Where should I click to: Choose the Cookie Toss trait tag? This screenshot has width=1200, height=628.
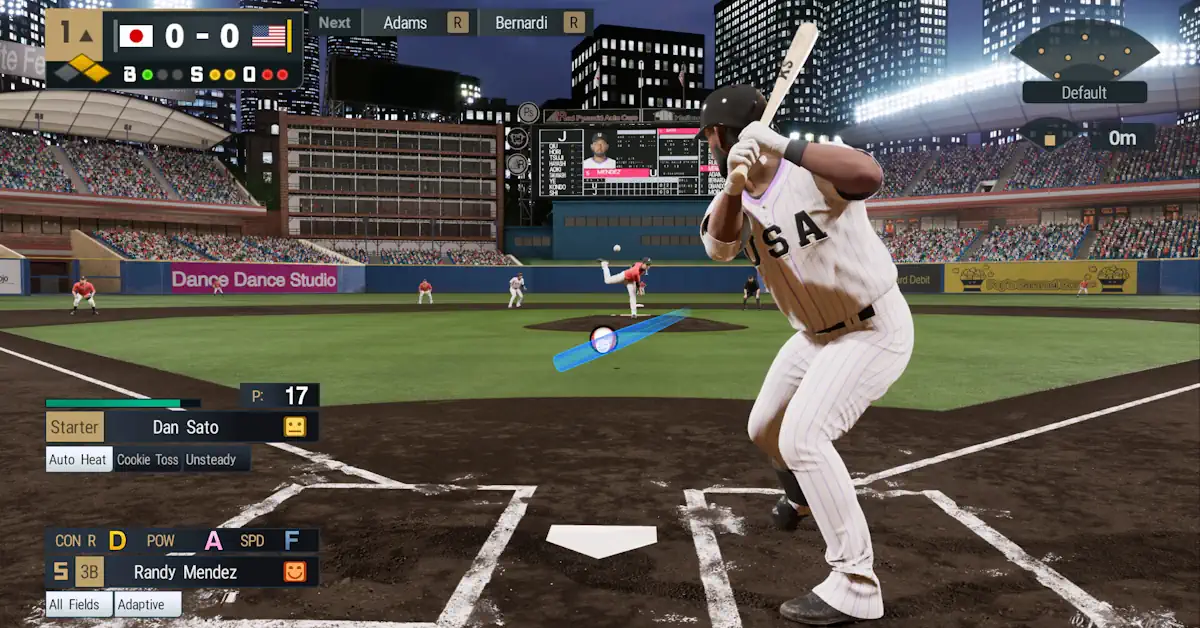[147, 459]
